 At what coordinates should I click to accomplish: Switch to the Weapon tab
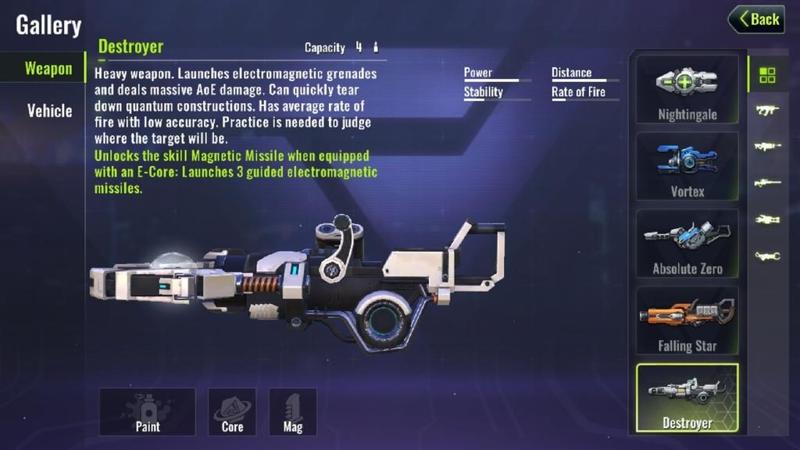click(x=48, y=69)
